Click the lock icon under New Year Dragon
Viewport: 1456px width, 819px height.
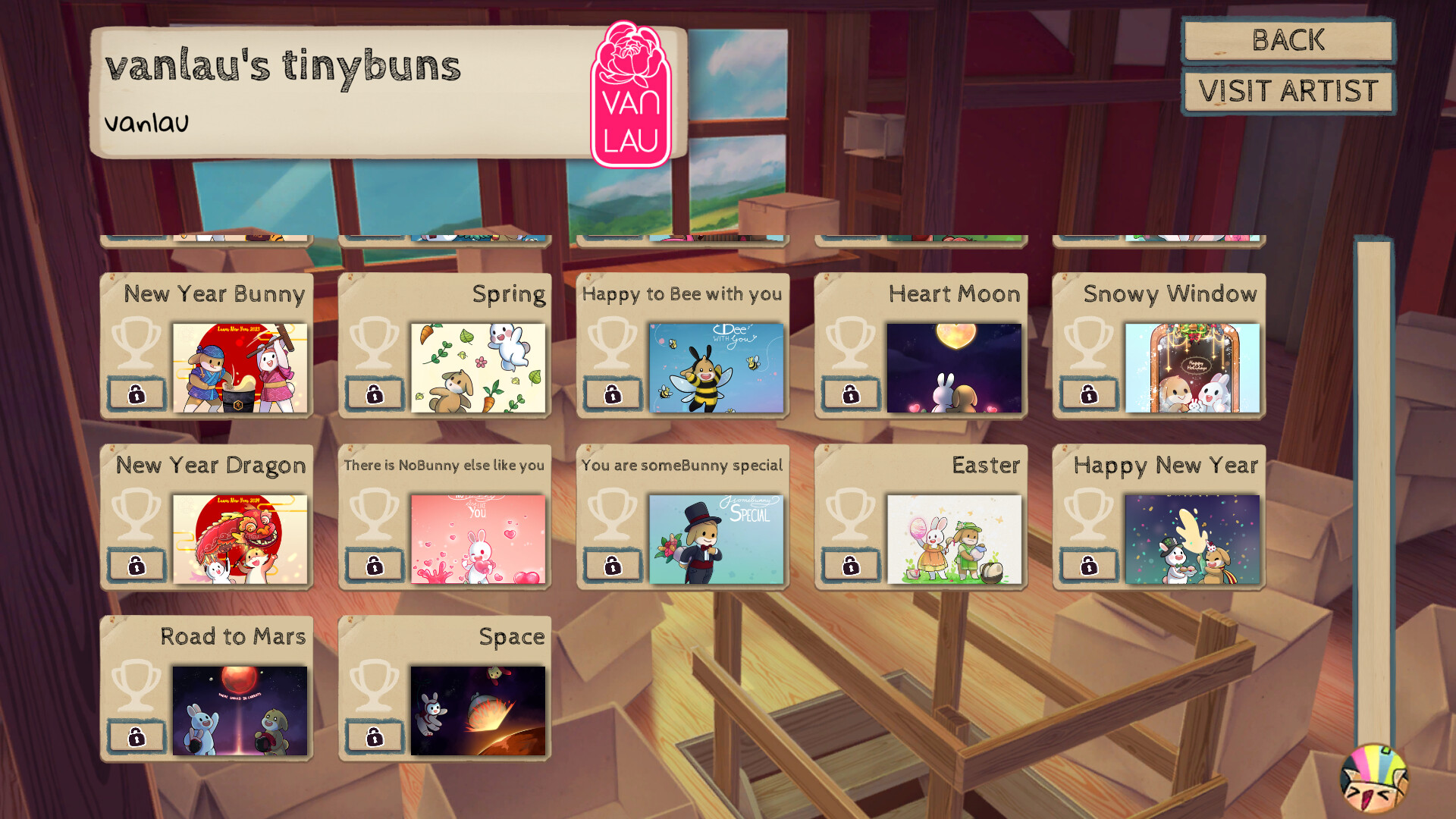[x=136, y=564]
